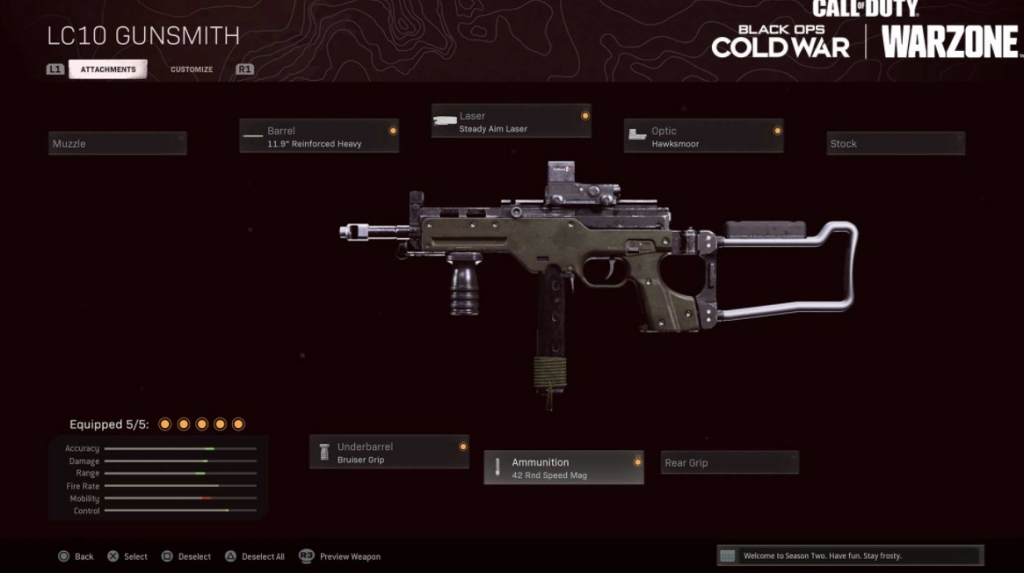Image resolution: width=1024 pixels, height=573 pixels.
Task: Click the Season Two welcome message bar
Action: [850, 556]
